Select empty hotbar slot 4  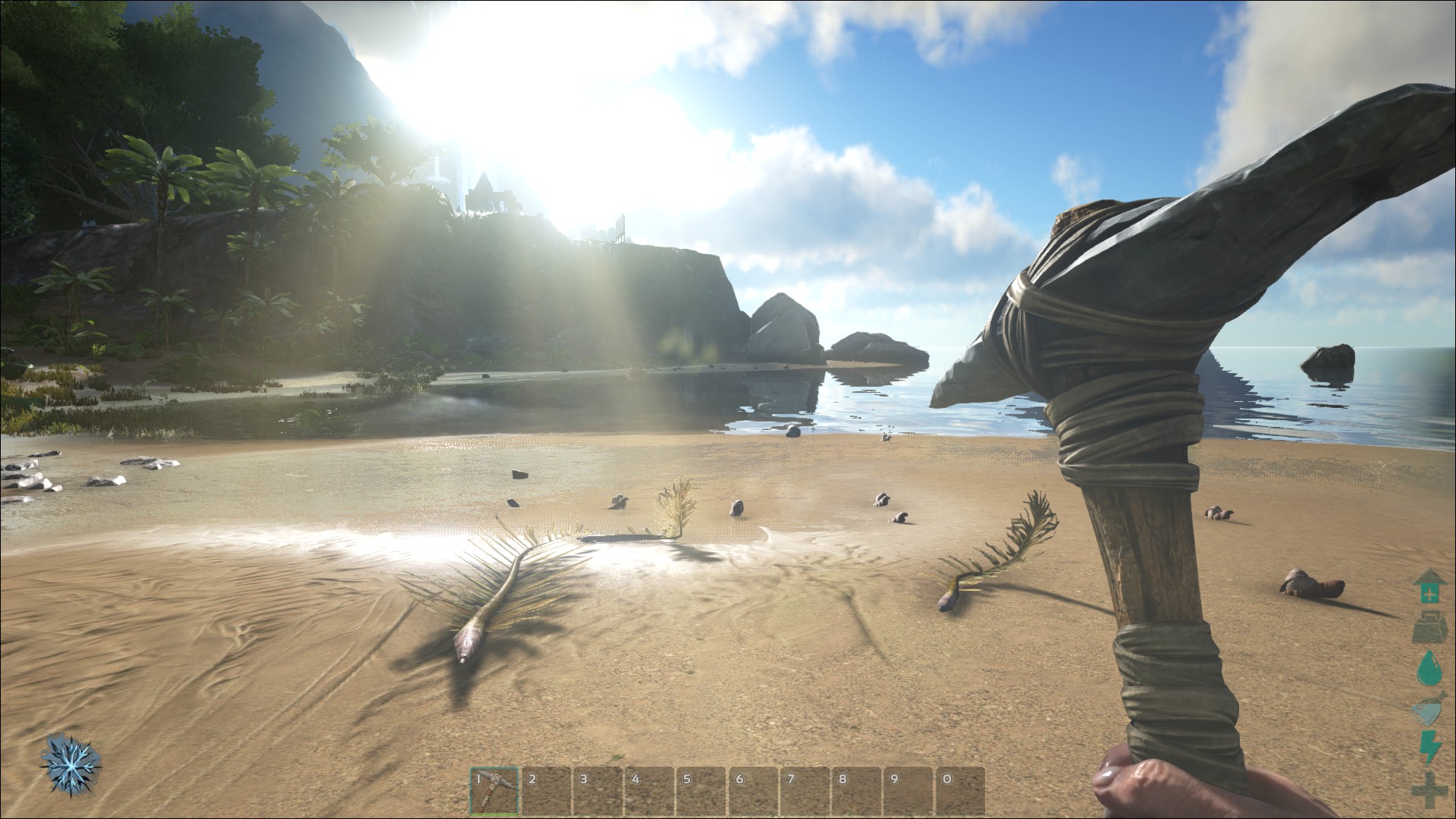(x=651, y=789)
